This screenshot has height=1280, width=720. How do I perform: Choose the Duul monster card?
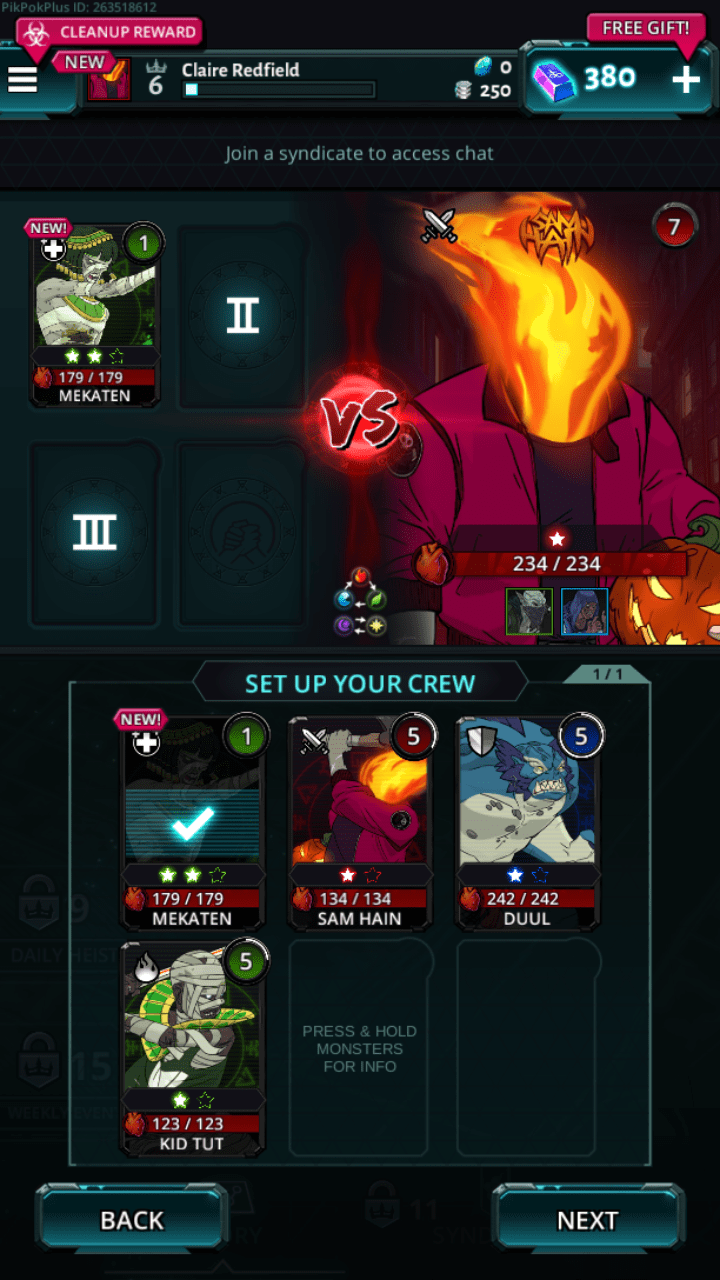click(527, 822)
